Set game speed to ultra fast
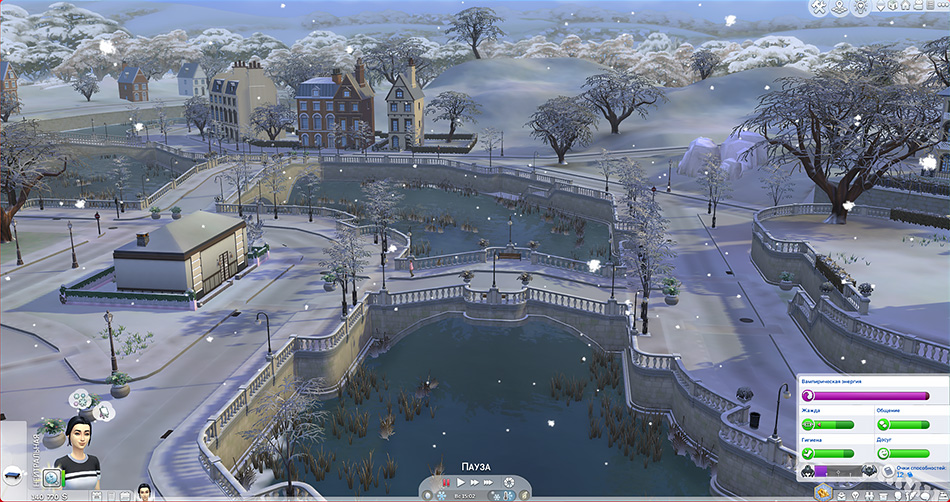The width and height of the screenshot is (950, 502). [489, 484]
